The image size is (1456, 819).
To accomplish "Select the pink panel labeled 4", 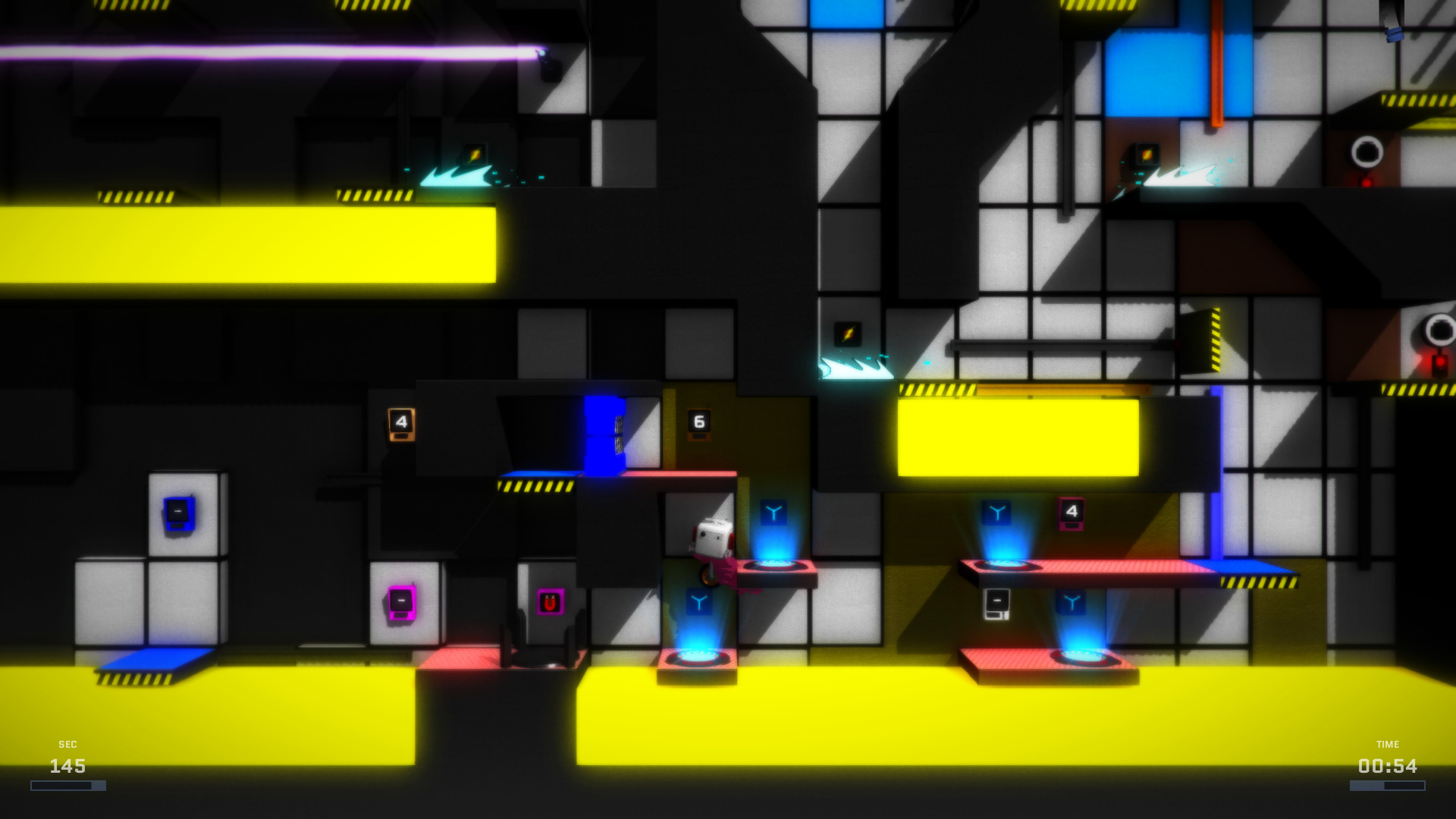I will coord(1071,513).
